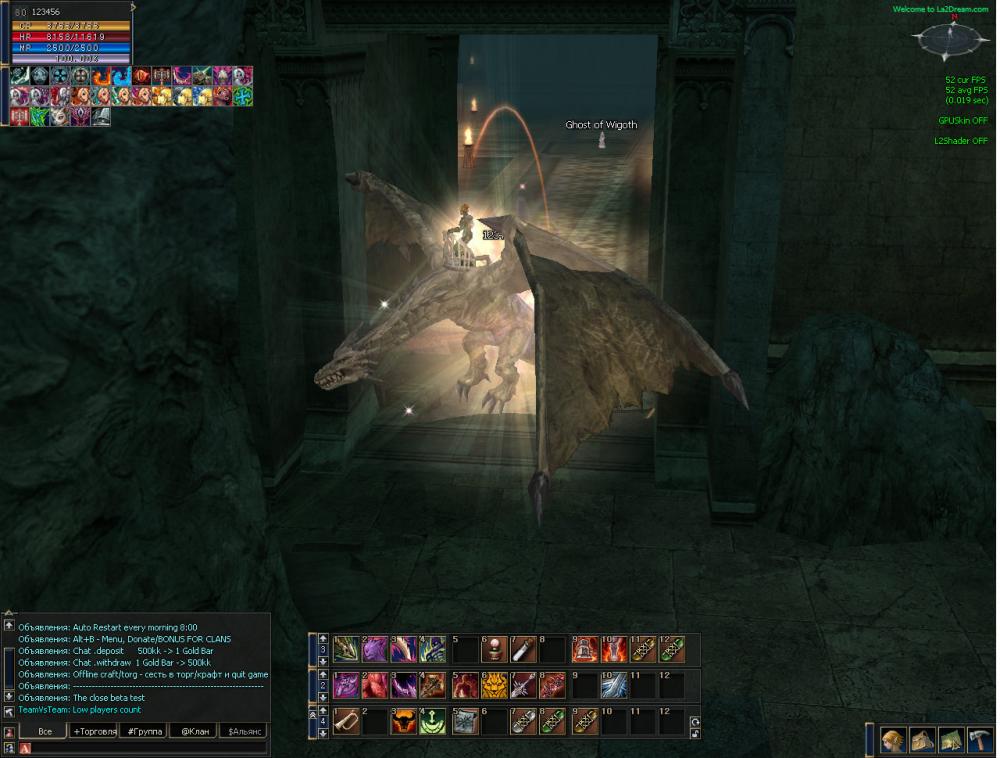Activate the bull head skill icon
The image size is (1000, 758).
(x=404, y=721)
